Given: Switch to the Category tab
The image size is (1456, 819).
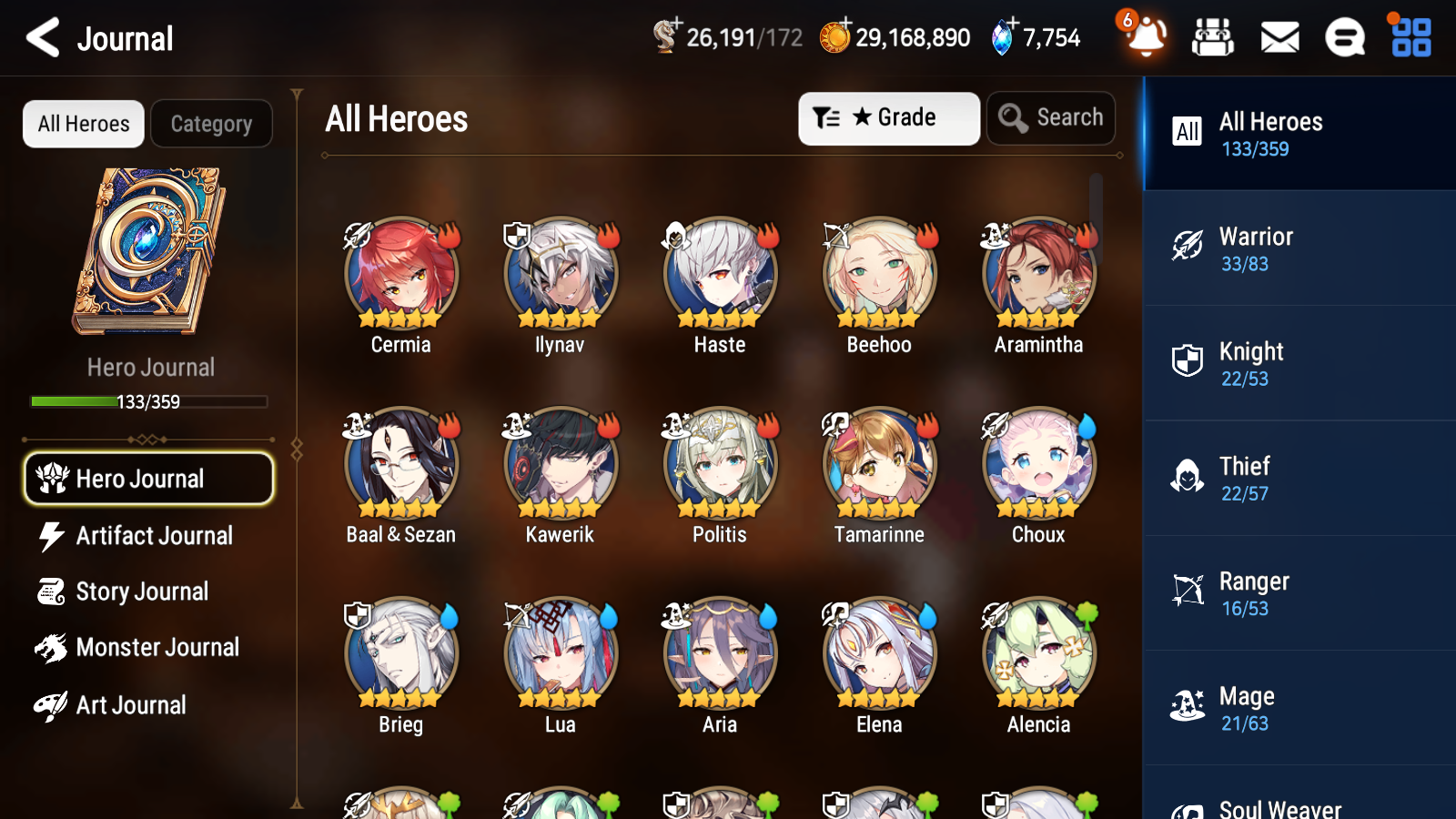Looking at the screenshot, I should point(211,124).
